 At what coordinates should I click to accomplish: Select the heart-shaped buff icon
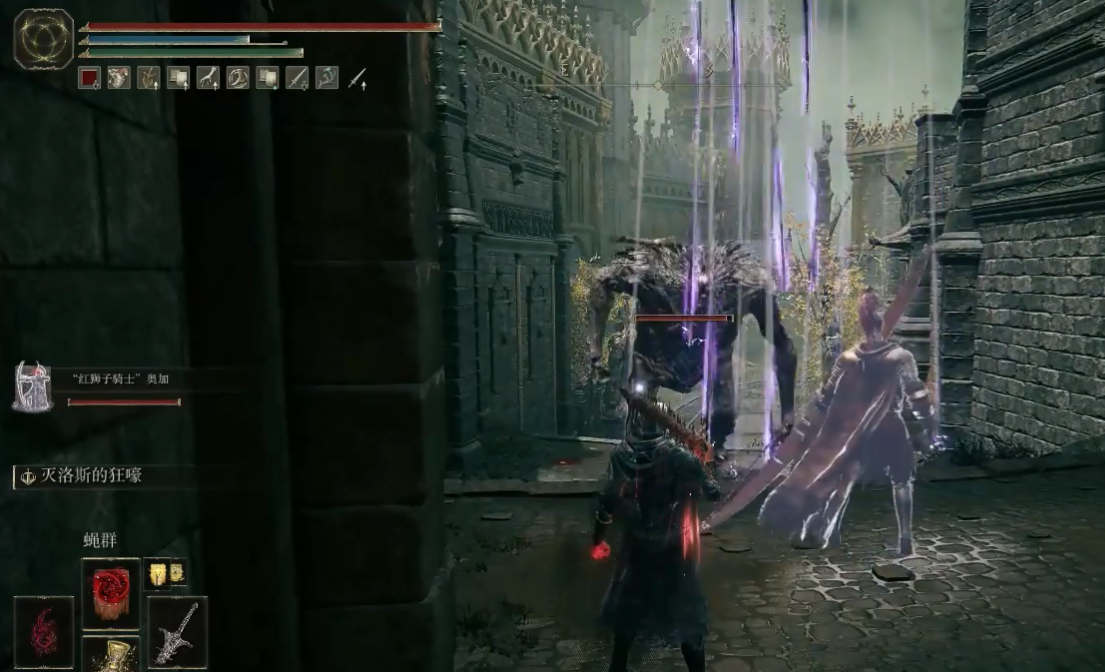119,78
